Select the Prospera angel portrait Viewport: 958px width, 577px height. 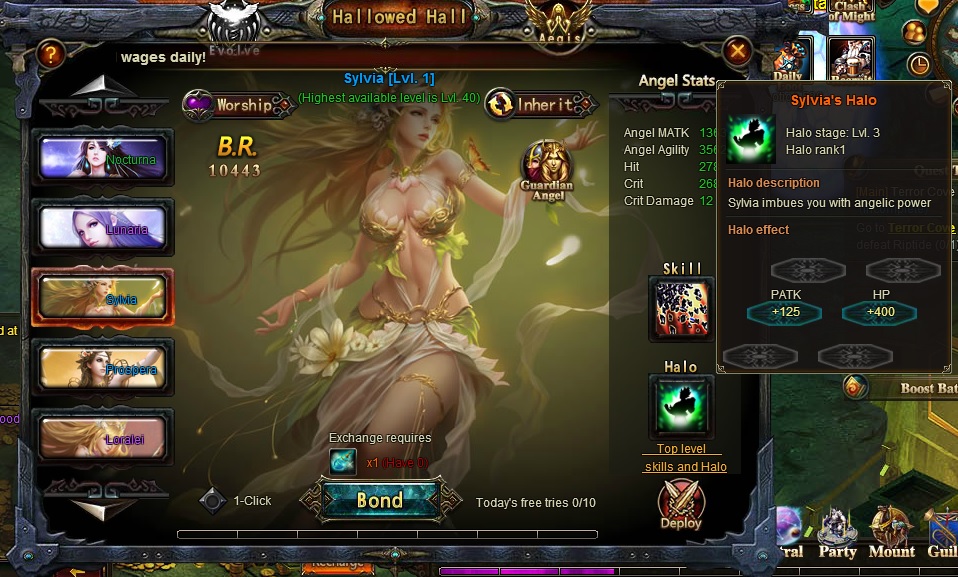click(x=104, y=367)
